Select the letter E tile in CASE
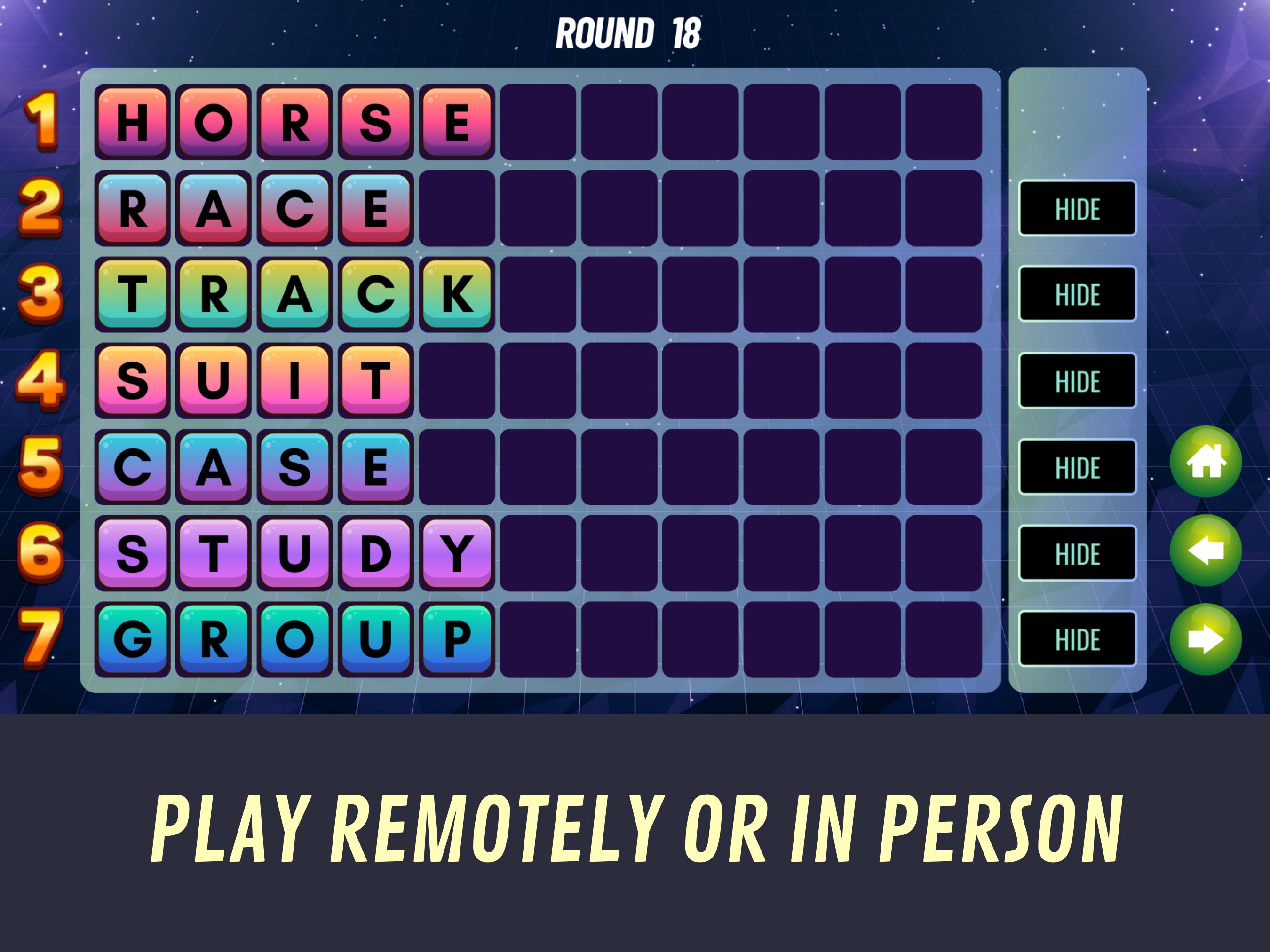The height and width of the screenshot is (952, 1270). click(x=374, y=466)
